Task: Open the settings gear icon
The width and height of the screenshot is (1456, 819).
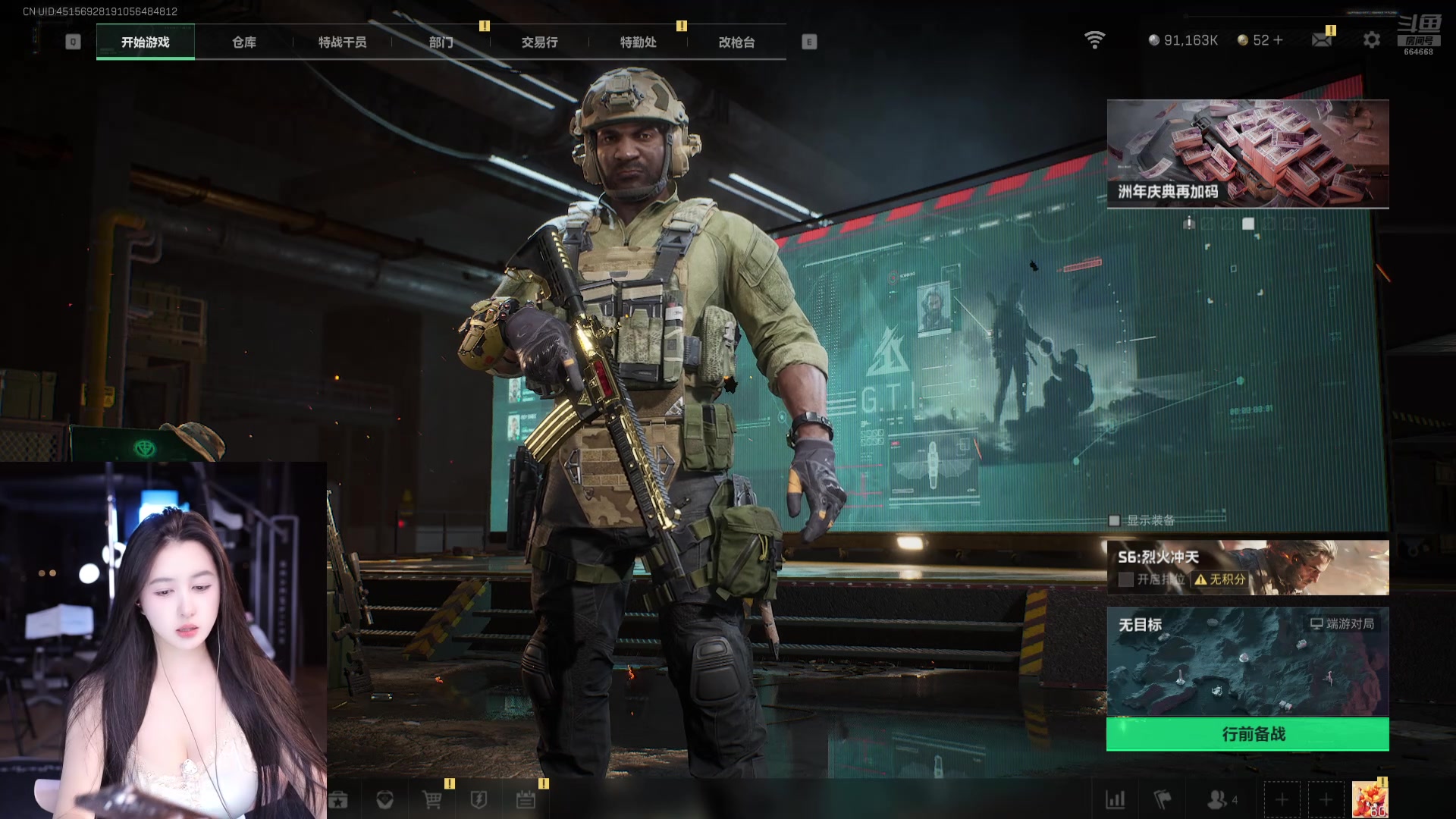Action: [1371, 40]
